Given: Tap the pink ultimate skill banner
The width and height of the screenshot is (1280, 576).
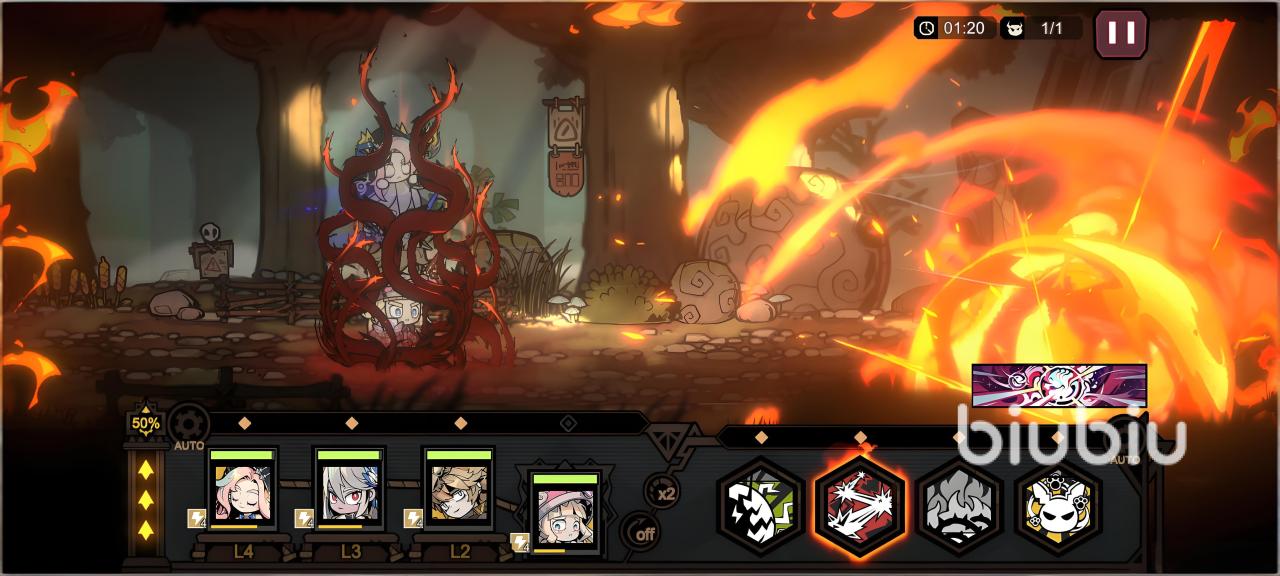Looking at the screenshot, I should coord(1059,385).
